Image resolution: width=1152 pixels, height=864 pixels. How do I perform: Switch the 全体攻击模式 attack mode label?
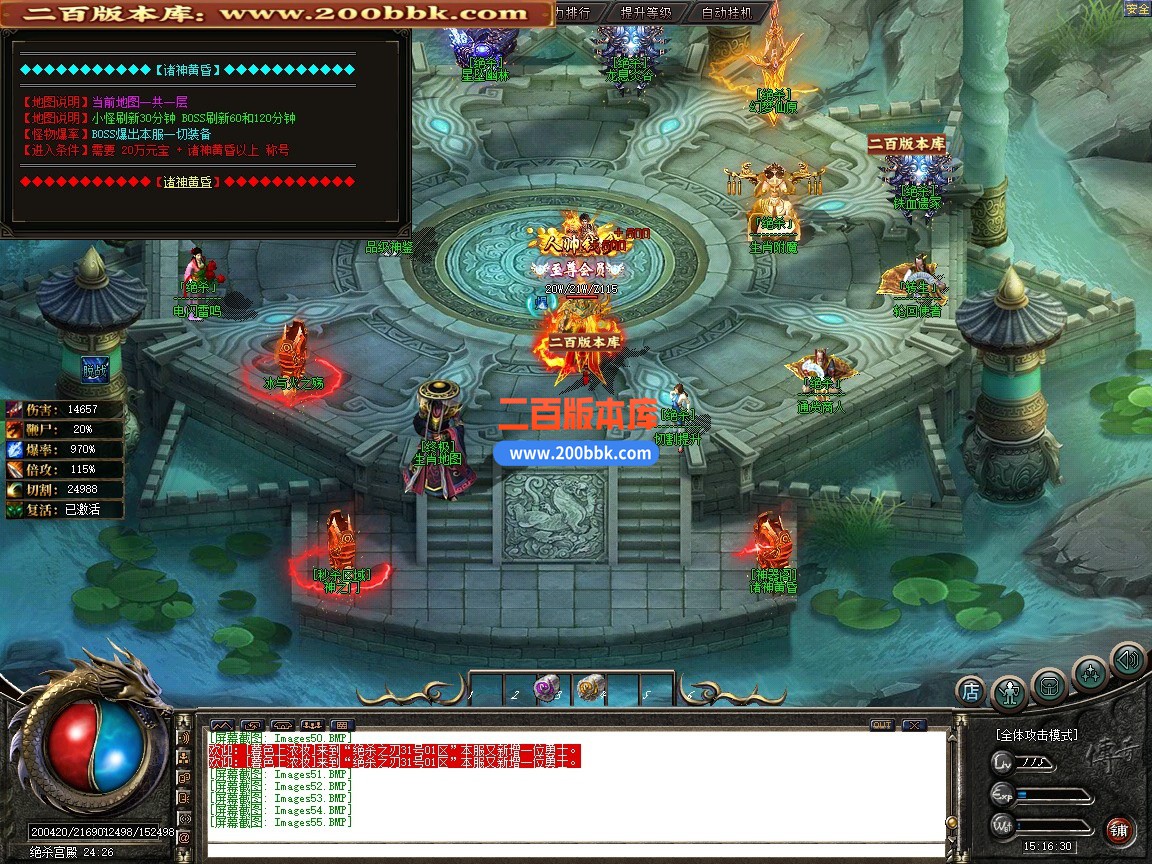tap(1037, 735)
